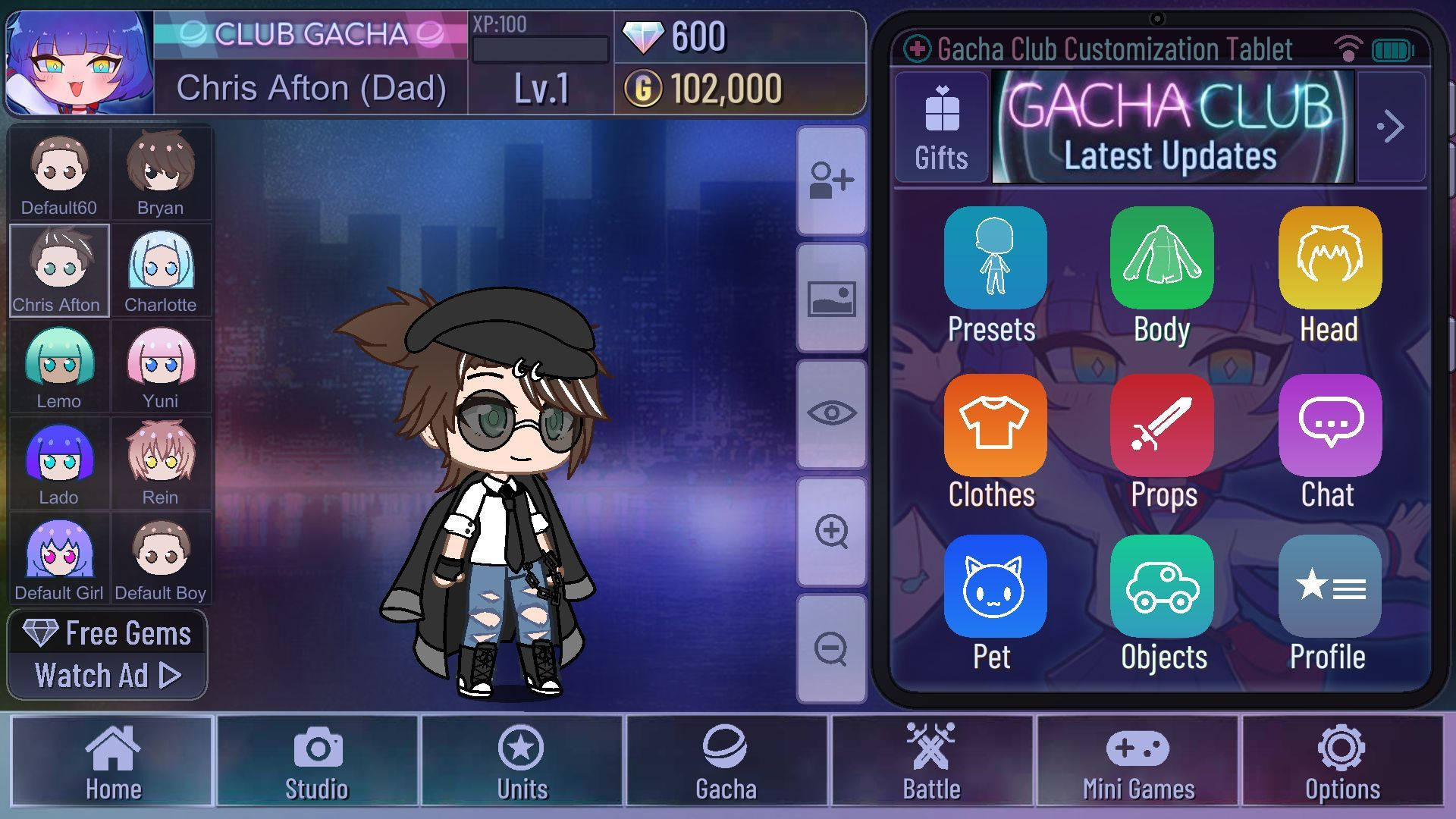Click the zoom-in magnifier button
1456x819 pixels.
831,532
